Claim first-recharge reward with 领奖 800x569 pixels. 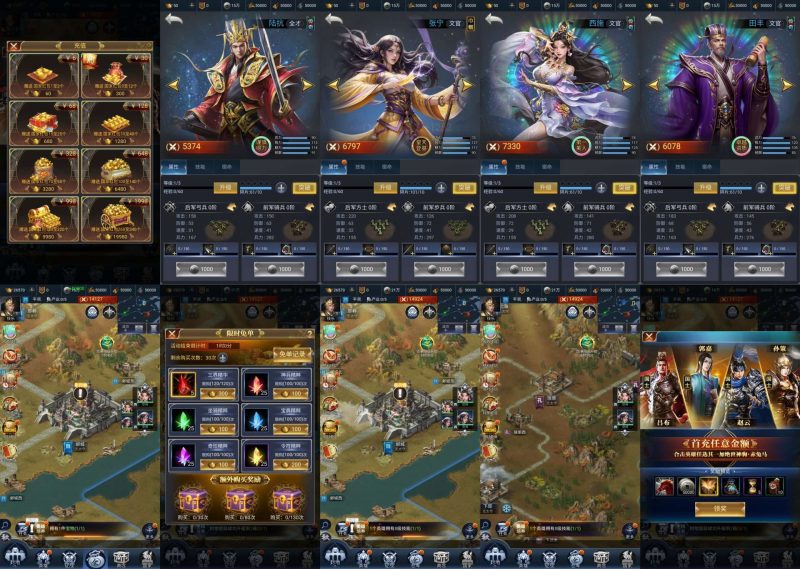pyautogui.click(x=720, y=508)
